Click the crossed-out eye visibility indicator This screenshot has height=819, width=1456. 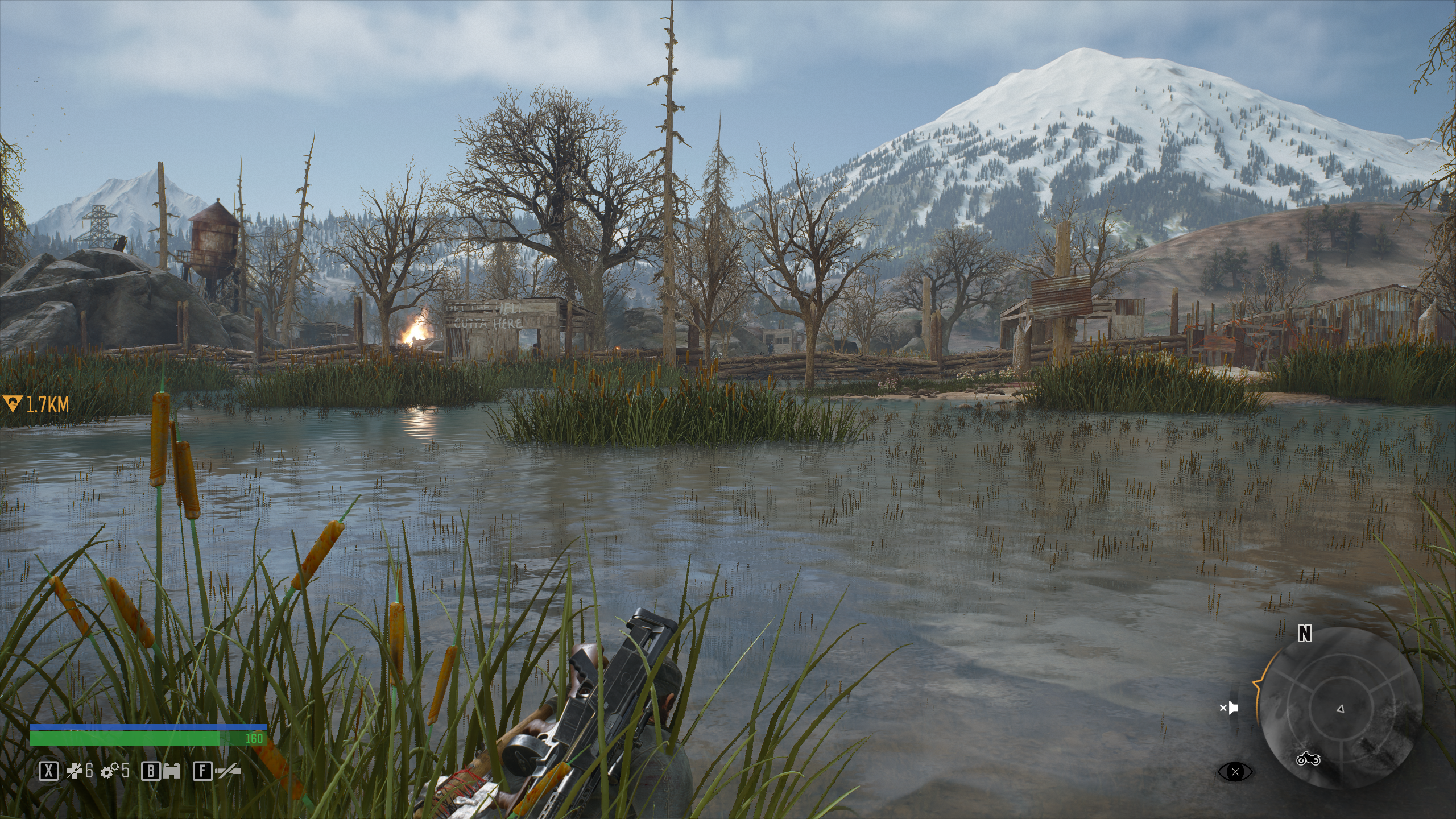click(1235, 772)
